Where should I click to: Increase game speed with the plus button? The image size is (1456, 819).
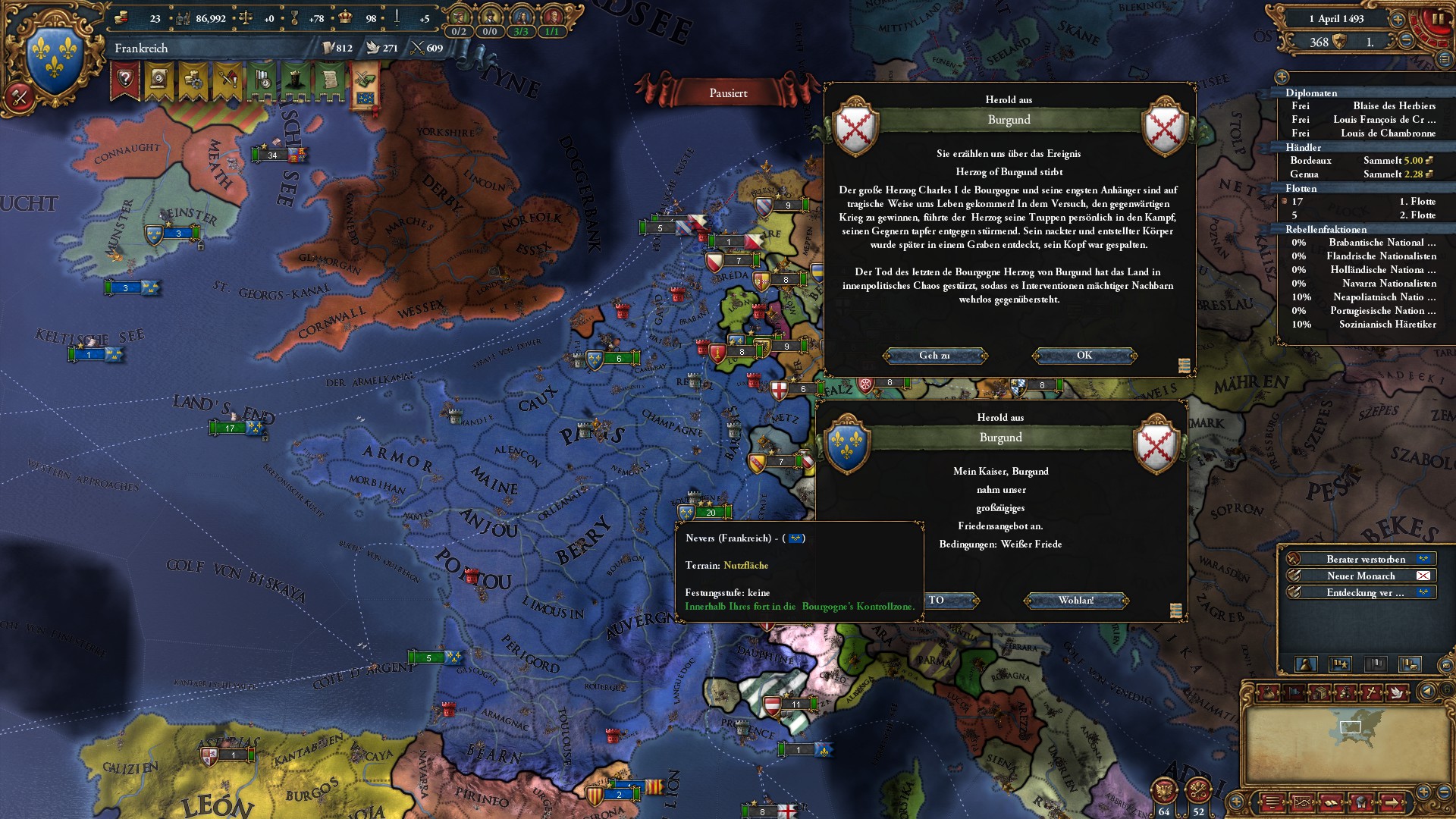[x=1397, y=19]
